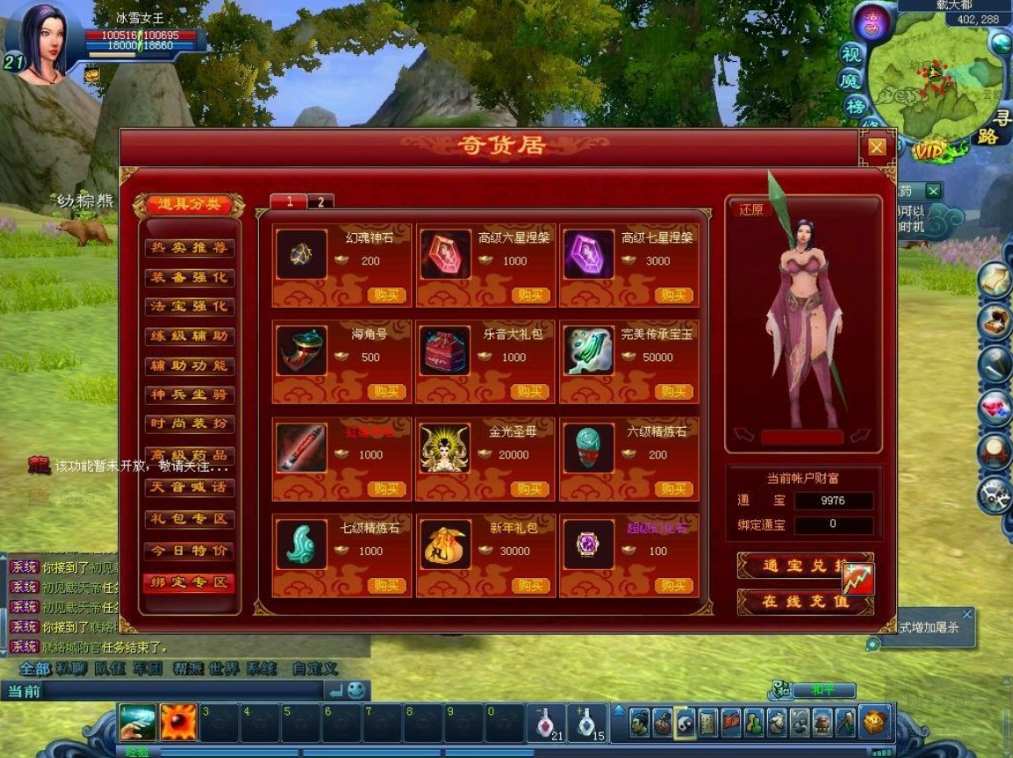The height and width of the screenshot is (758, 1013).
Task: Select the 绑宝专区 category
Action: (x=189, y=582)
